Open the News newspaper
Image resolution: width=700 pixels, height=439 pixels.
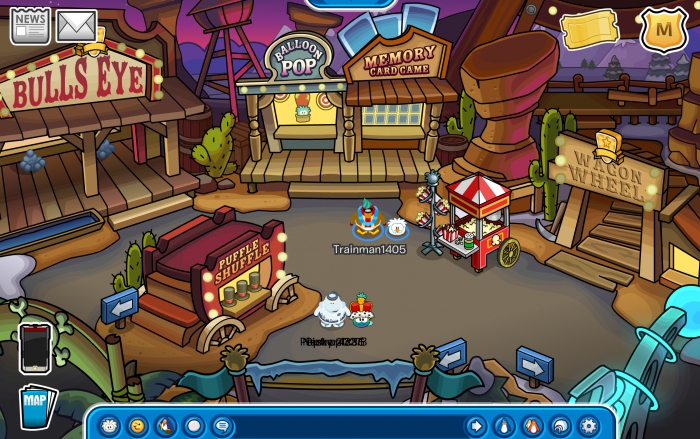(30, 25)
